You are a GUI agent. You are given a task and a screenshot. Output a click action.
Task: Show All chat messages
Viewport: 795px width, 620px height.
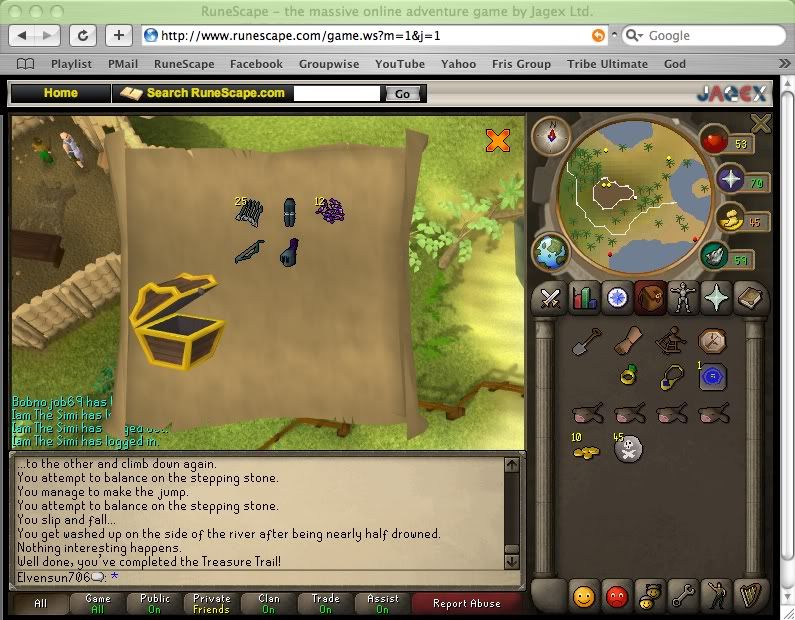point(41,604)
